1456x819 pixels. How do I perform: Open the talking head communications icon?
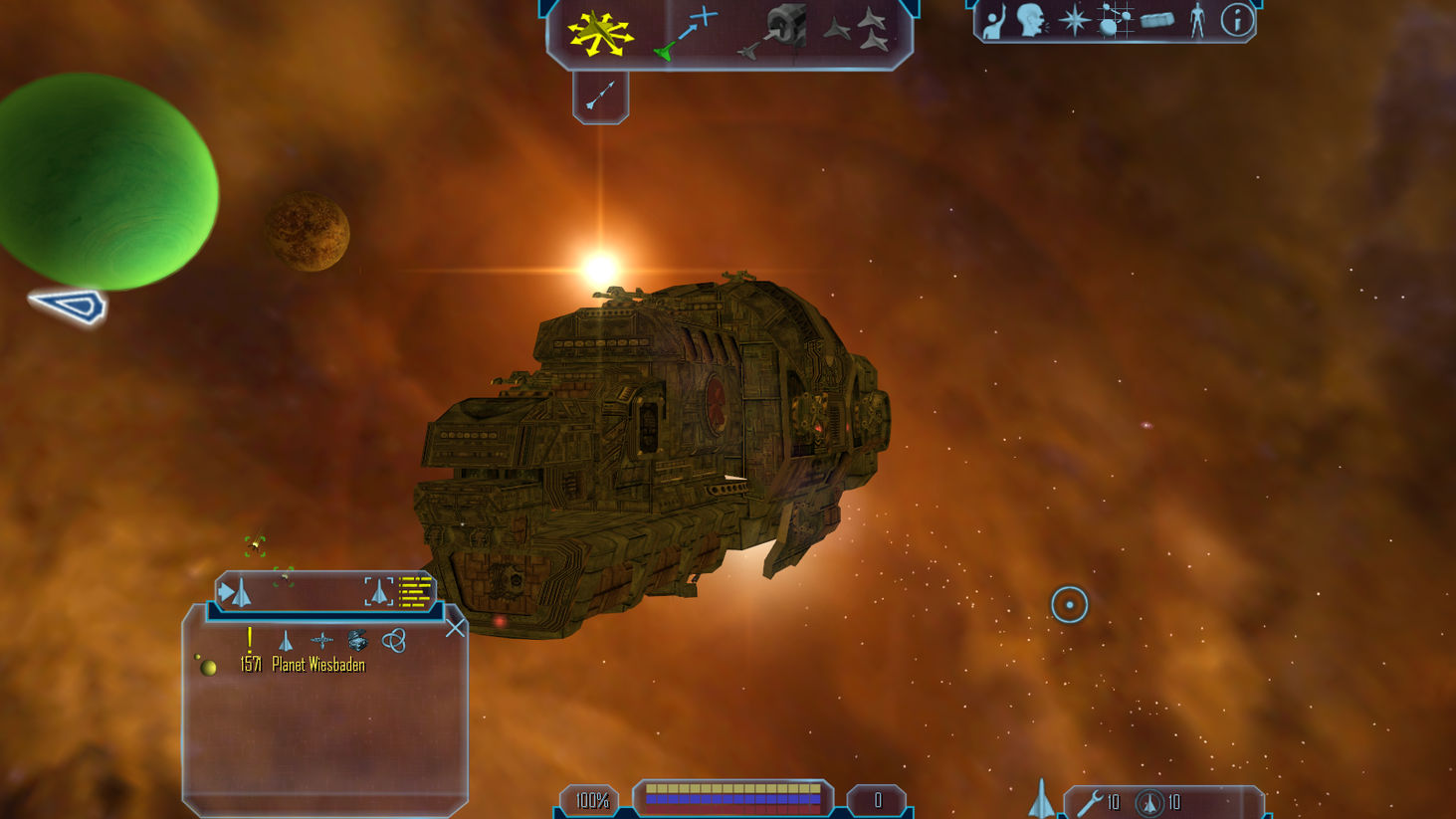coord(1032,21)
